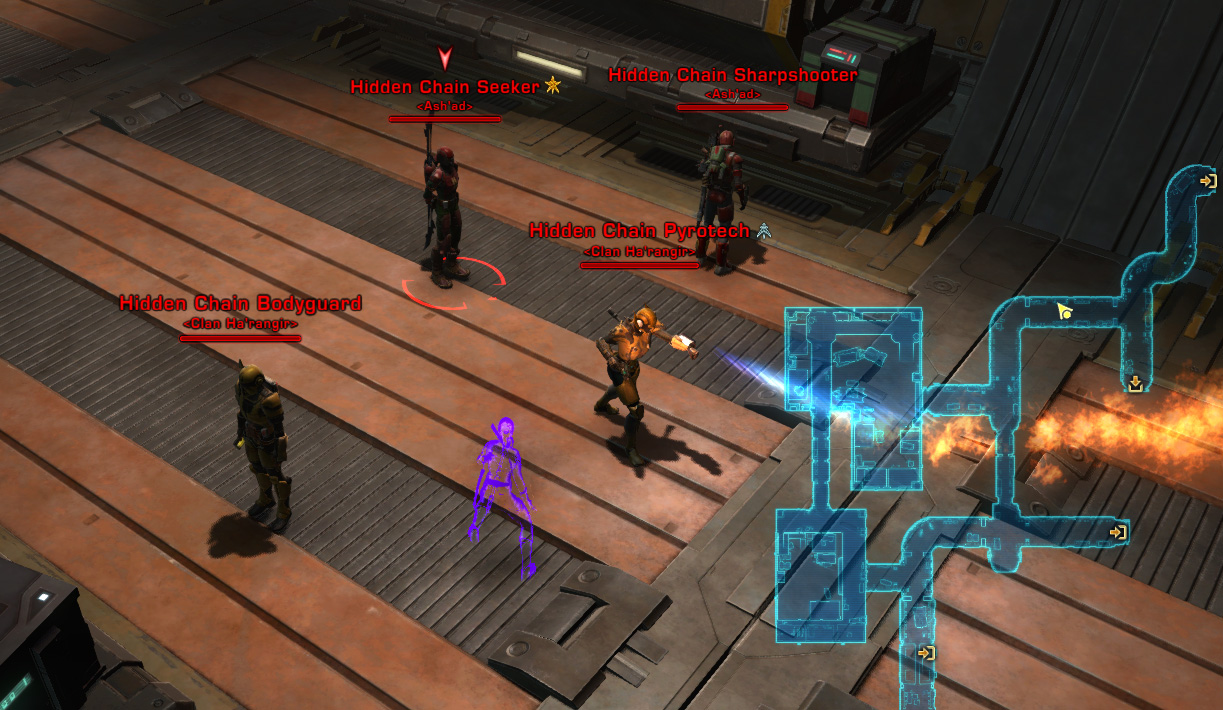This screenshot has height=710, width=1223.
Task: Click the Hidden Chain Bodyguard nameplate
Action: (x=240, y=304)
